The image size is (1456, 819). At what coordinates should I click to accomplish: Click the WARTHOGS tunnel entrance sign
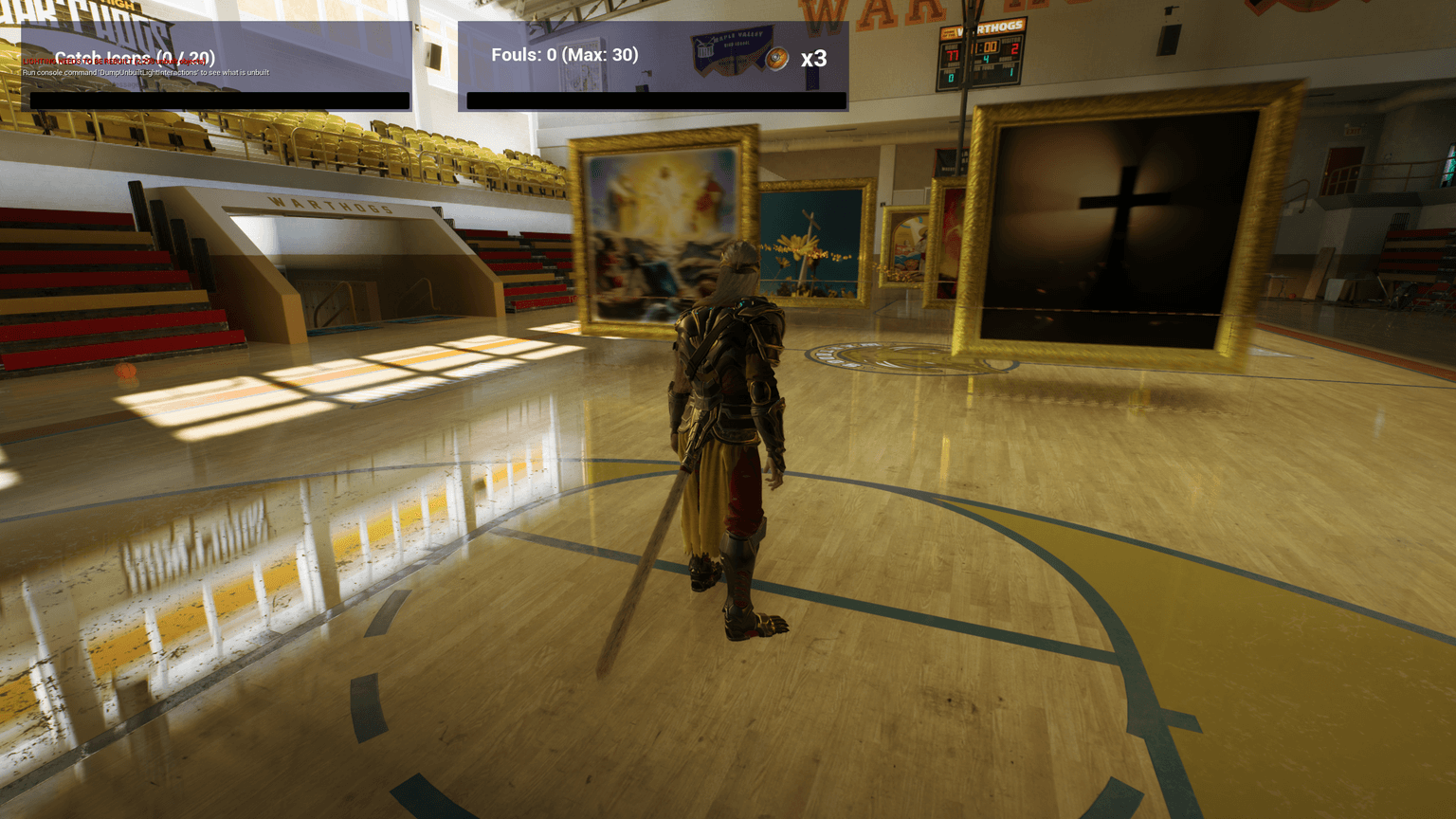(x=330, y=209)
